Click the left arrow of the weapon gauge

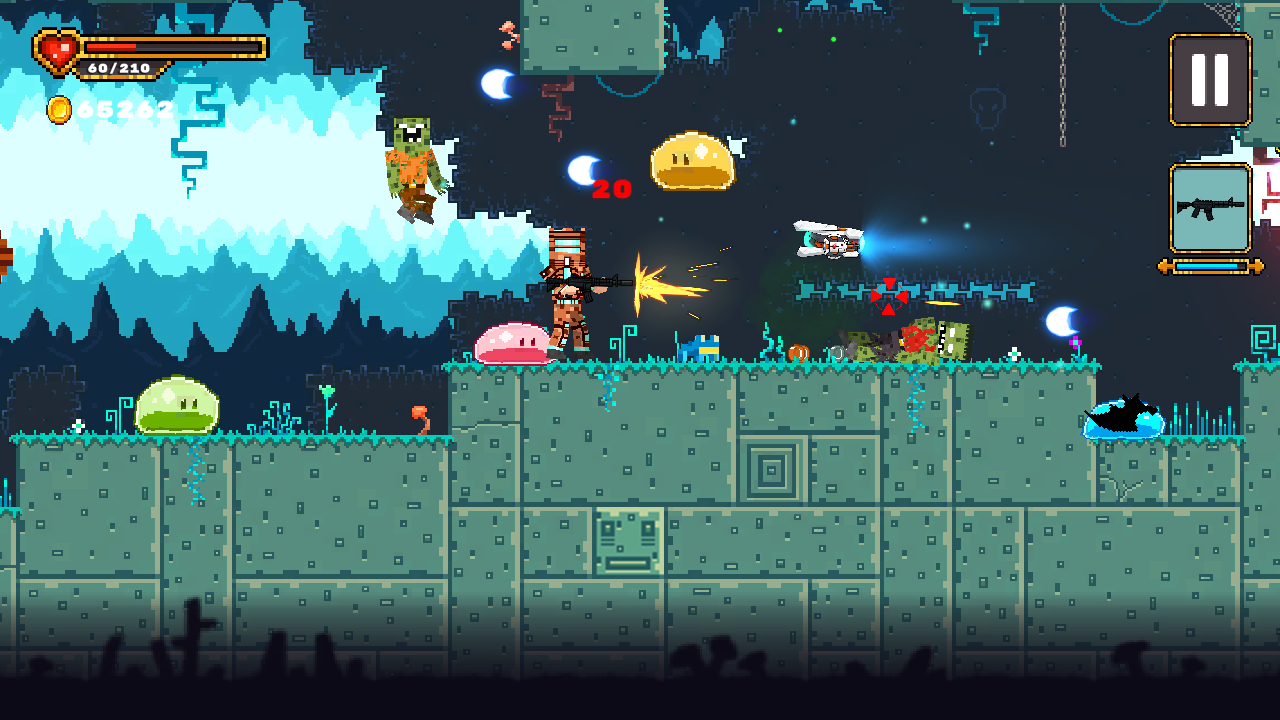tap(1163, 266)
